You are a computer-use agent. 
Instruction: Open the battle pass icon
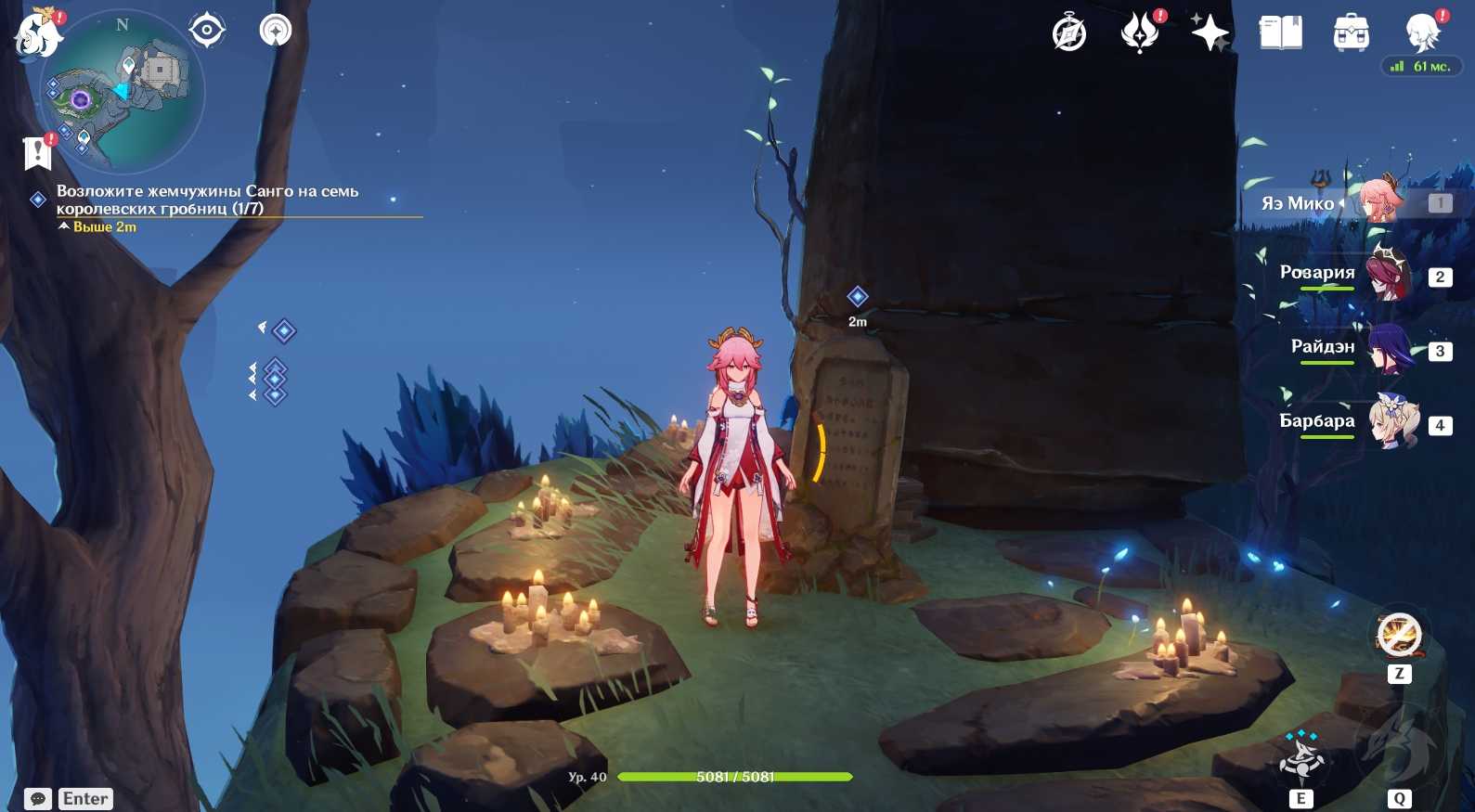point(1140,33)
